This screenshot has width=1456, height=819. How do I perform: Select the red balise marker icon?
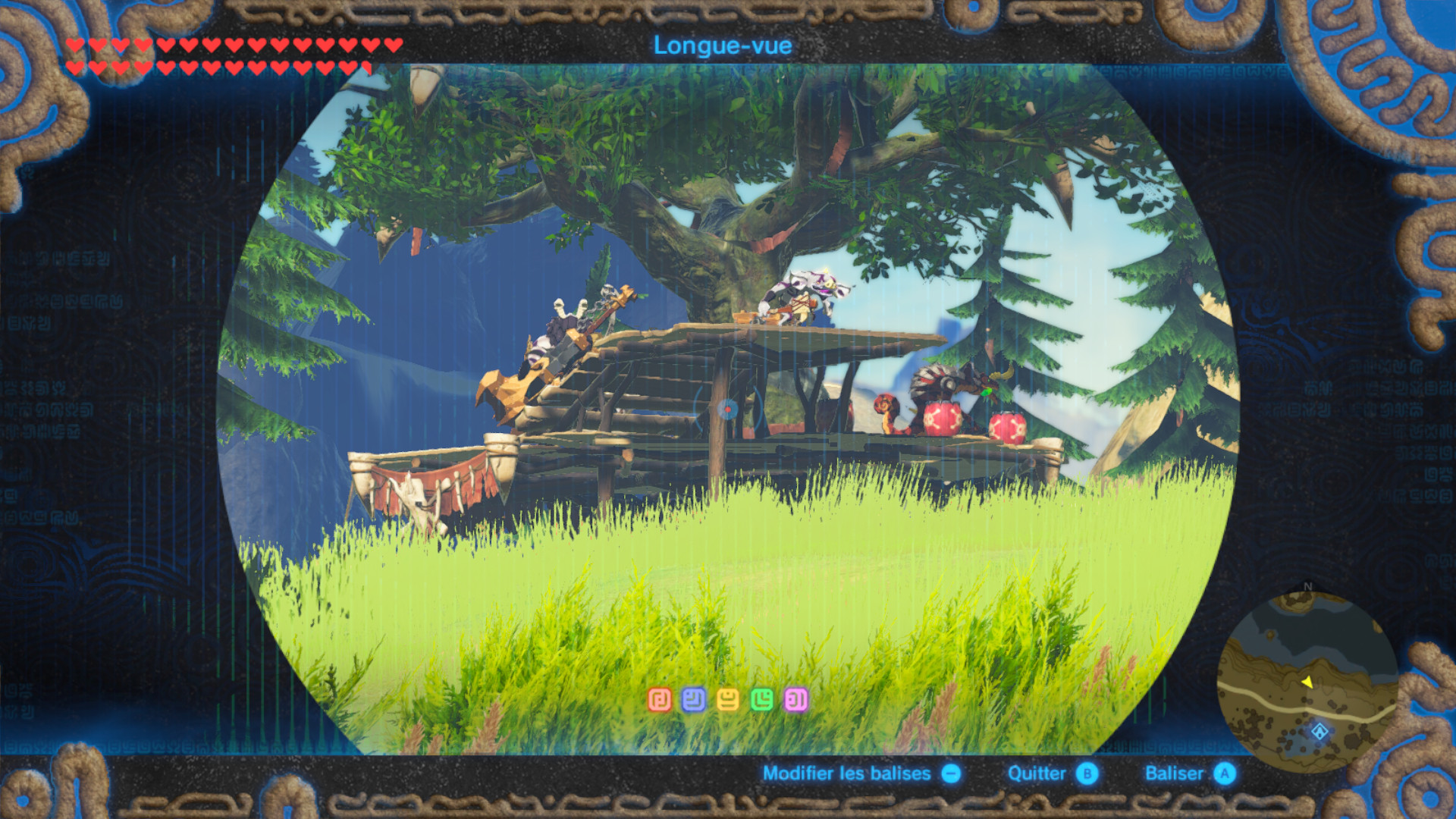[x=660, y=698]
